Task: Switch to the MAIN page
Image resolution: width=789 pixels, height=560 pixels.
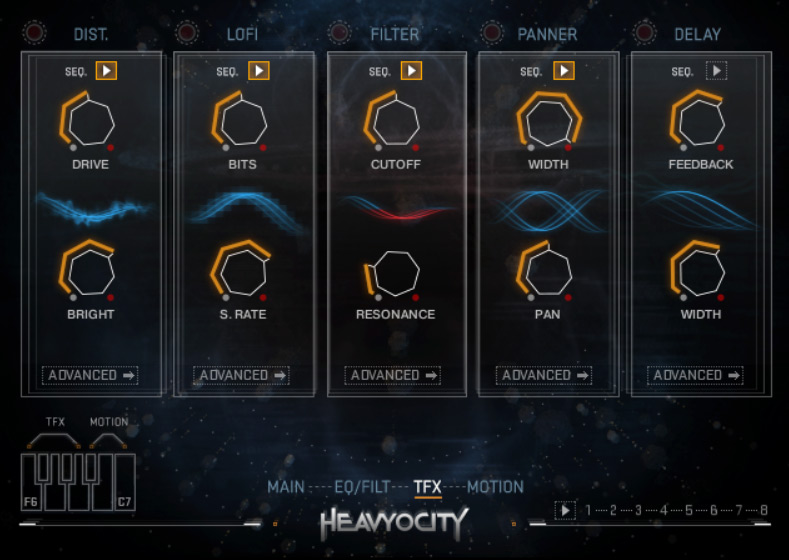Action: (x=285, y=487)
